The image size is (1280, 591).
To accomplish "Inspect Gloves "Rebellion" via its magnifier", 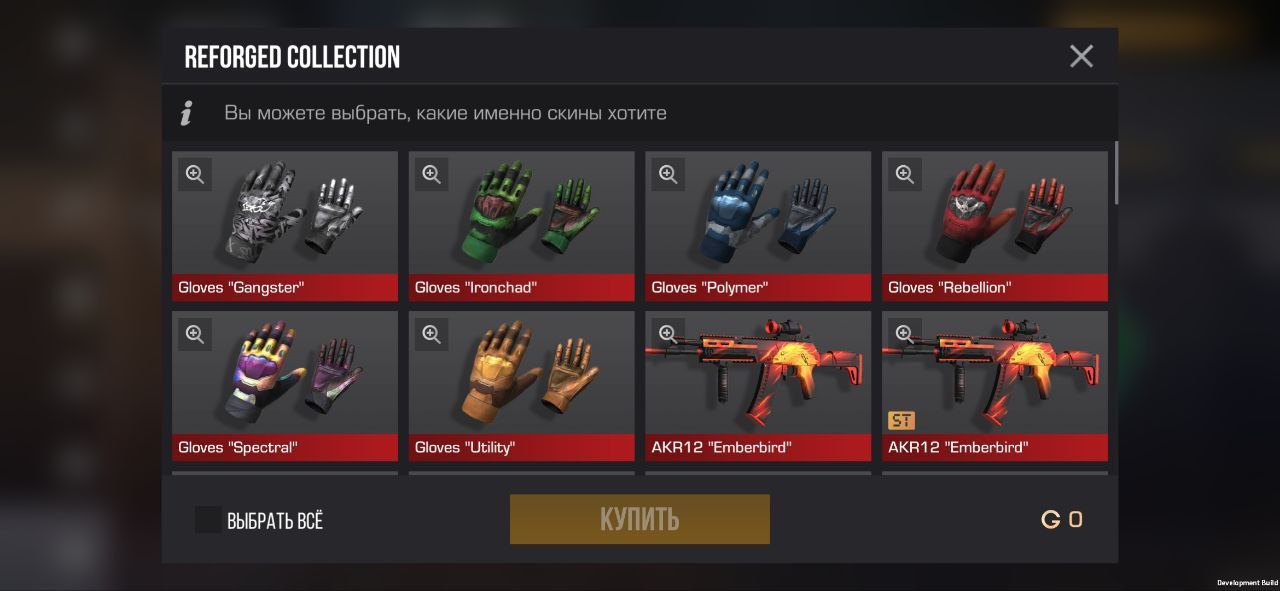I will click(905, 174).
